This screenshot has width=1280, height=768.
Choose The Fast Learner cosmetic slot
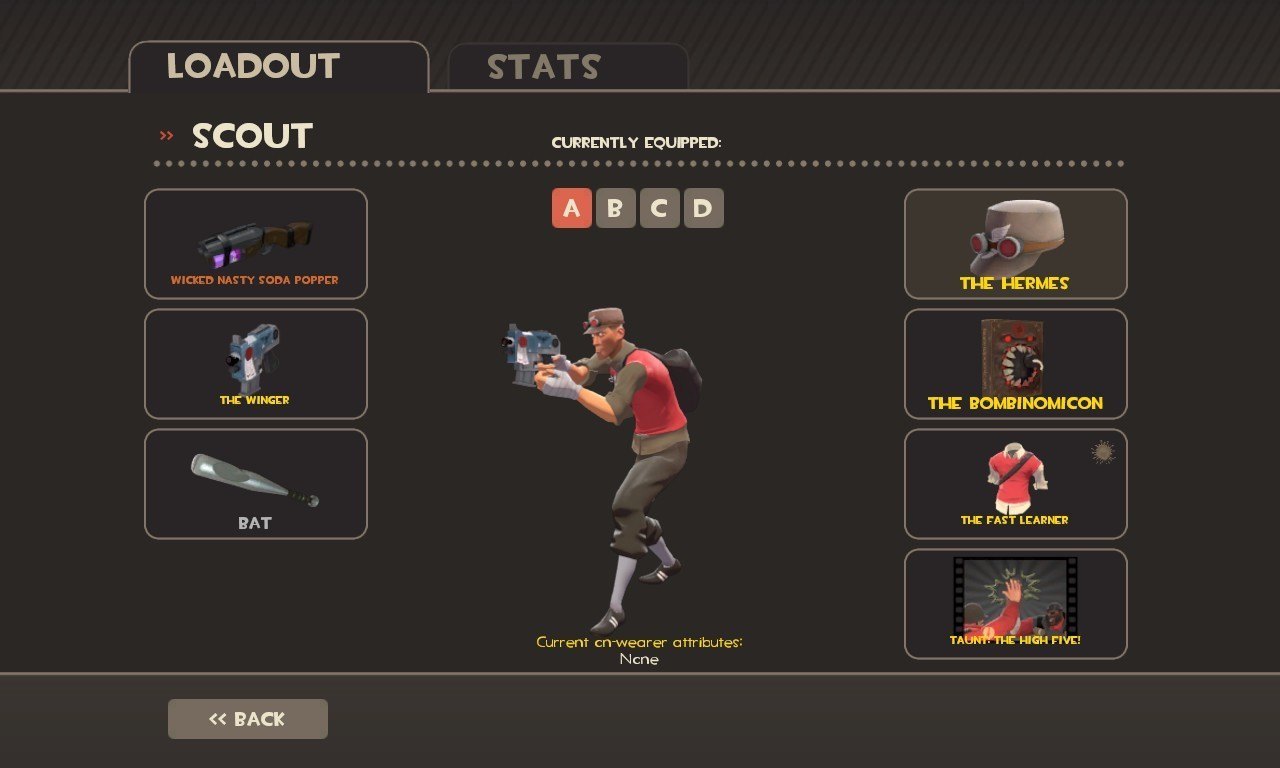pyautogui.click(x=1016, y=484)
